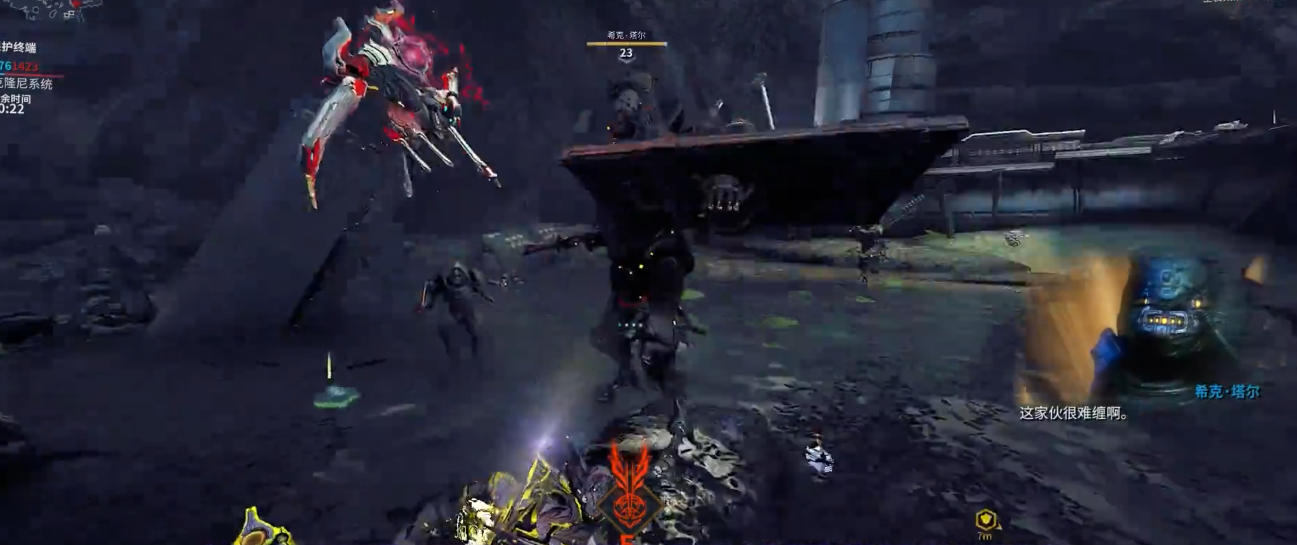Open the 护终端 objective tracker
Viewport: 1297px width, 545px height.
point(19,47)
